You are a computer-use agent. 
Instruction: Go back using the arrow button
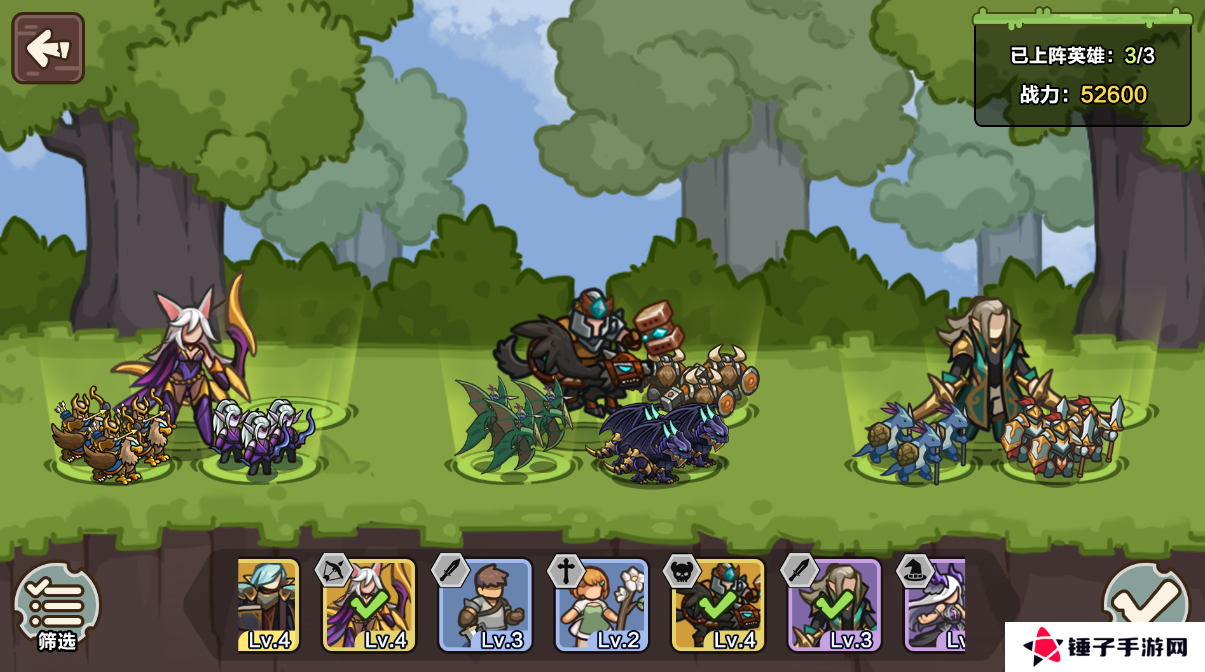[x=48, y=48]
